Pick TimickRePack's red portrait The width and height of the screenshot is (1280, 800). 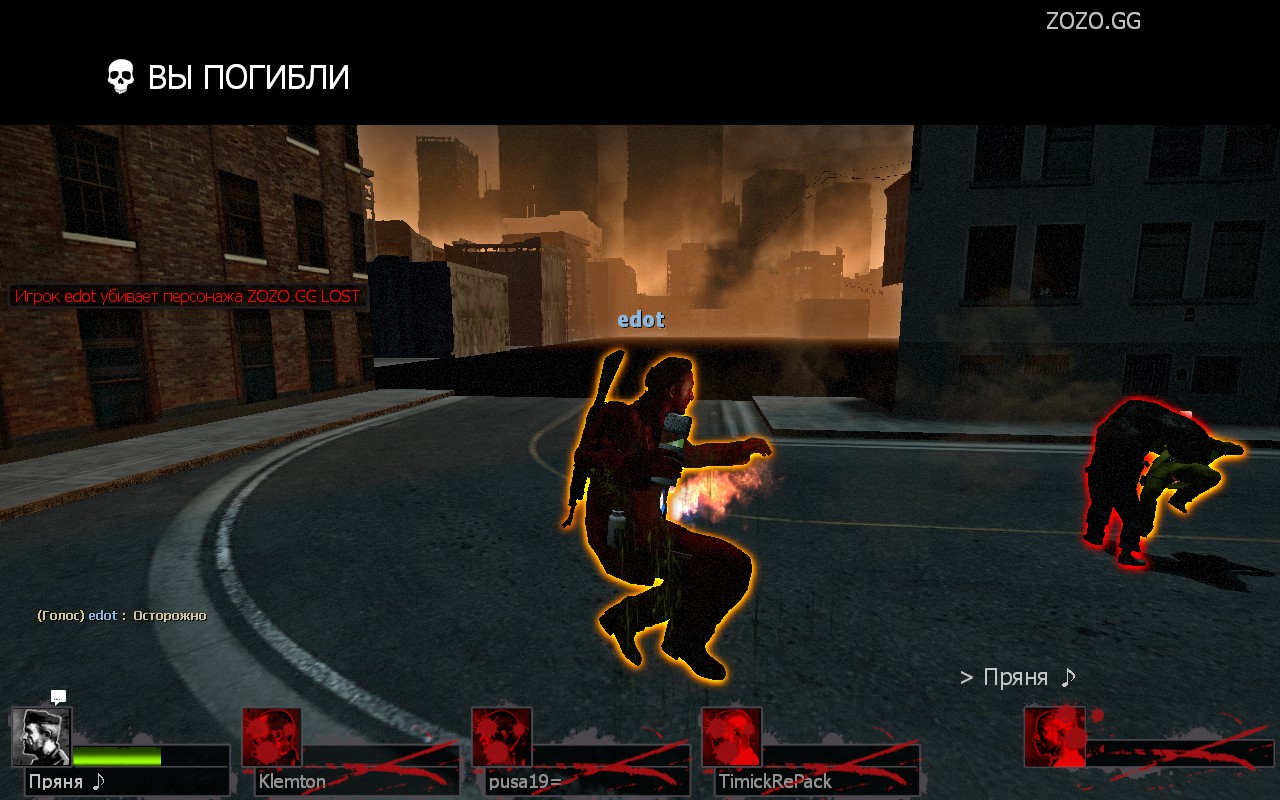[731, 737]
